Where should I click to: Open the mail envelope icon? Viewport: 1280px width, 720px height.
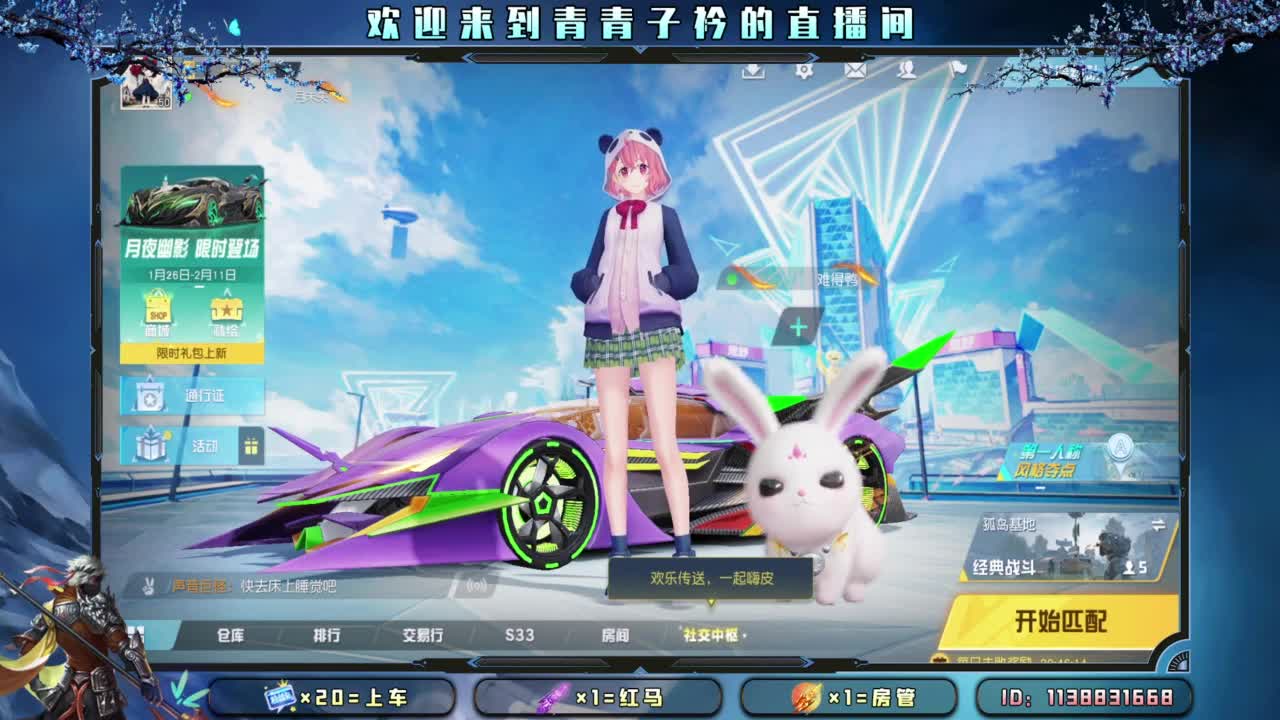(854, 69)
